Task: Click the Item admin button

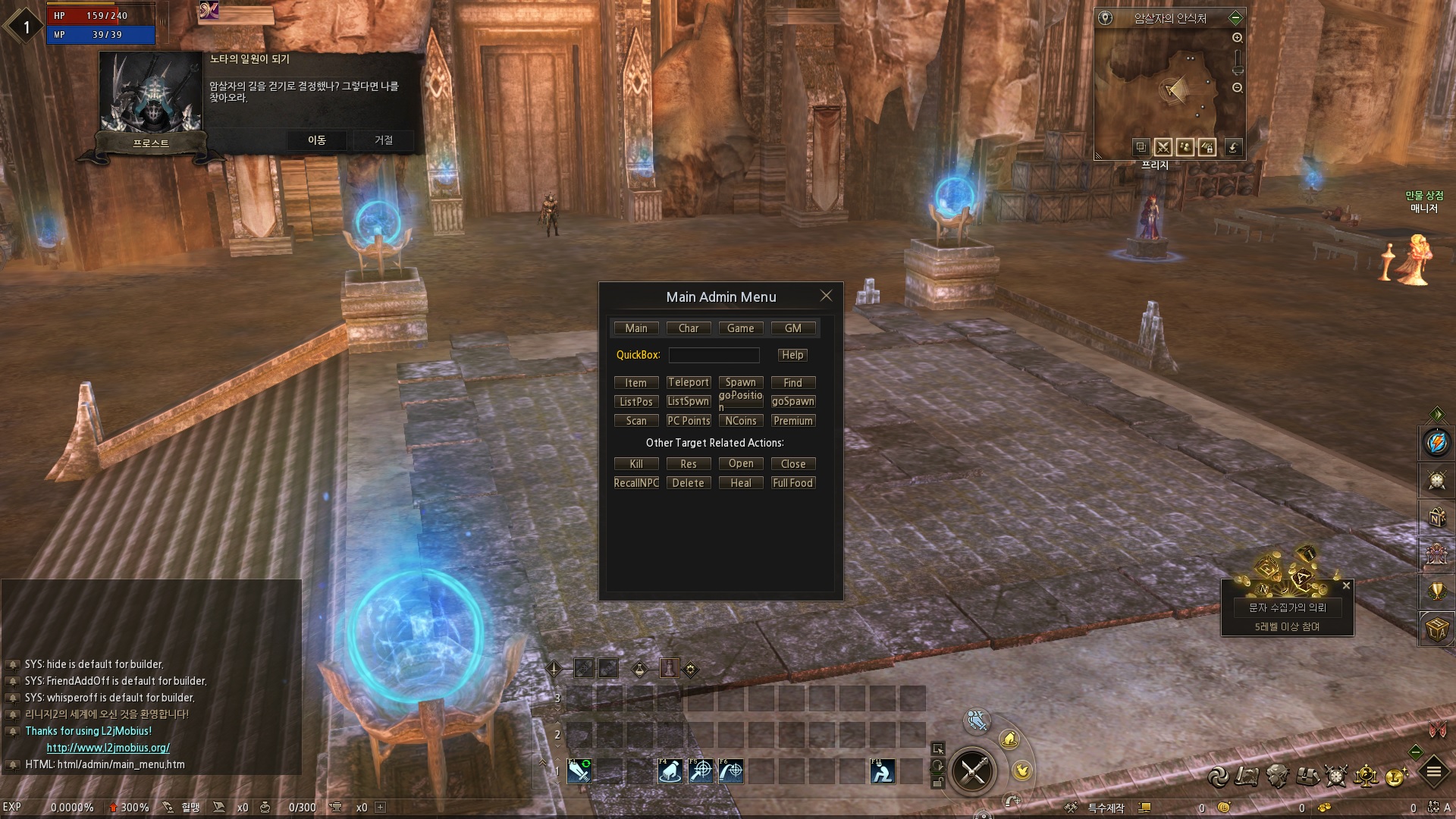Action: [635, 383]
